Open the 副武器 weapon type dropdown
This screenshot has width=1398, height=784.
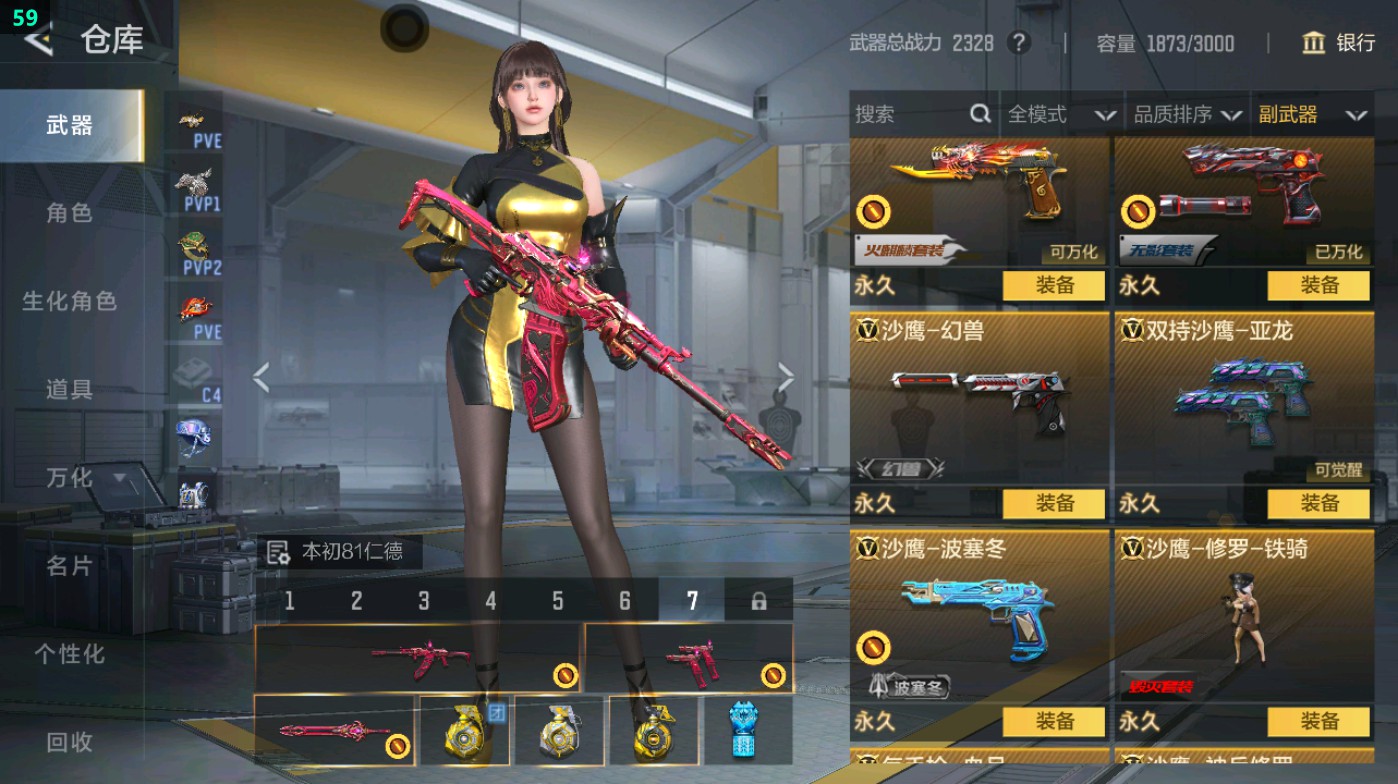1312,115
